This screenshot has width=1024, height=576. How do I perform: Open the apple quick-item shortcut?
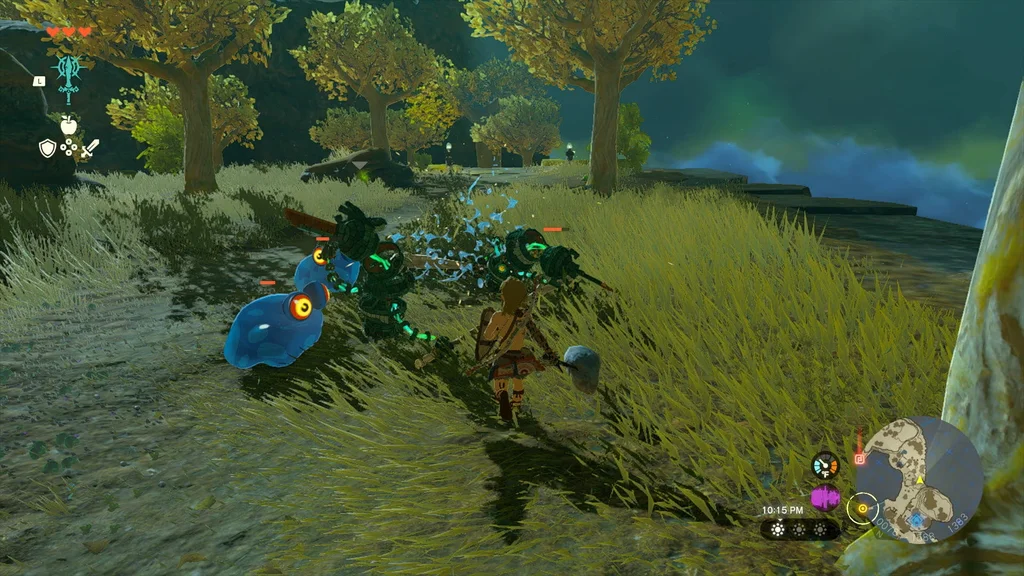pos(68,125)
